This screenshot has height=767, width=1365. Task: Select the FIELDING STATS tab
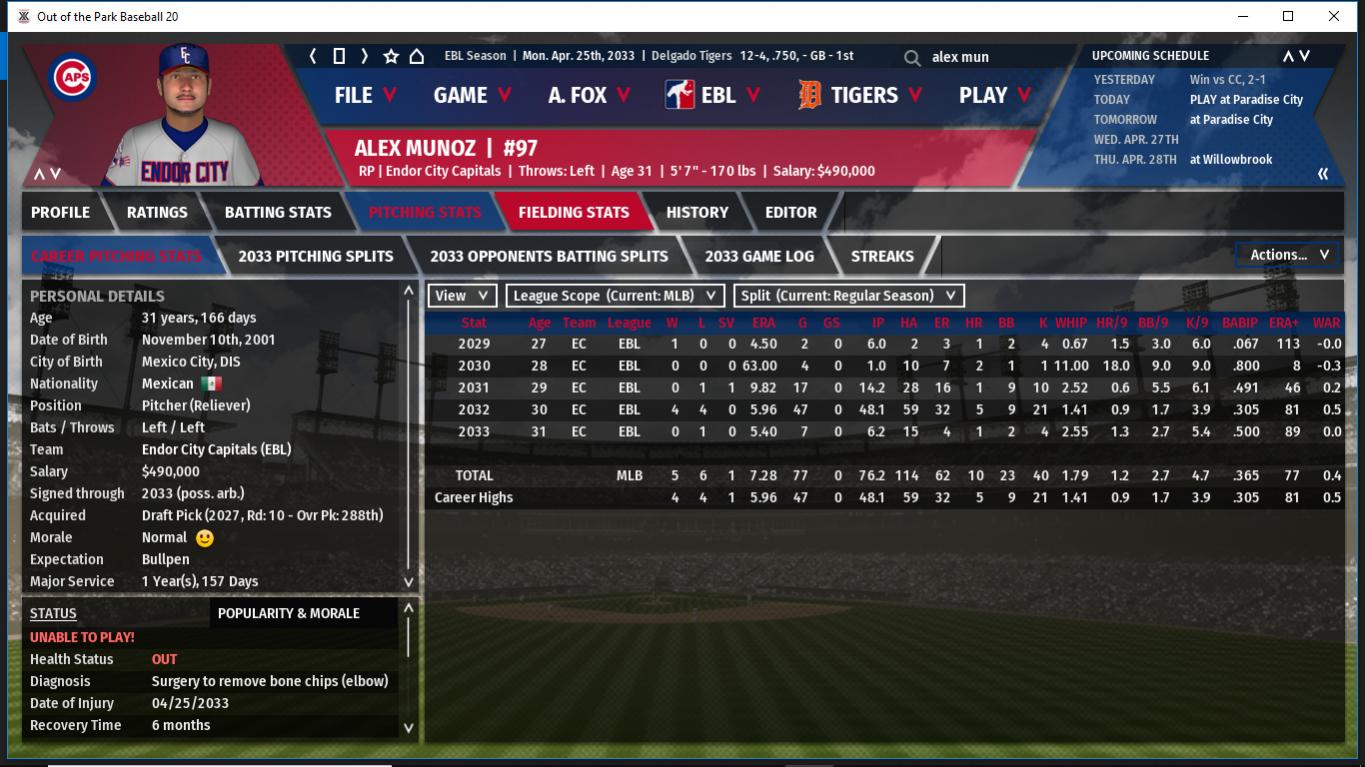(x=573, y=212)
